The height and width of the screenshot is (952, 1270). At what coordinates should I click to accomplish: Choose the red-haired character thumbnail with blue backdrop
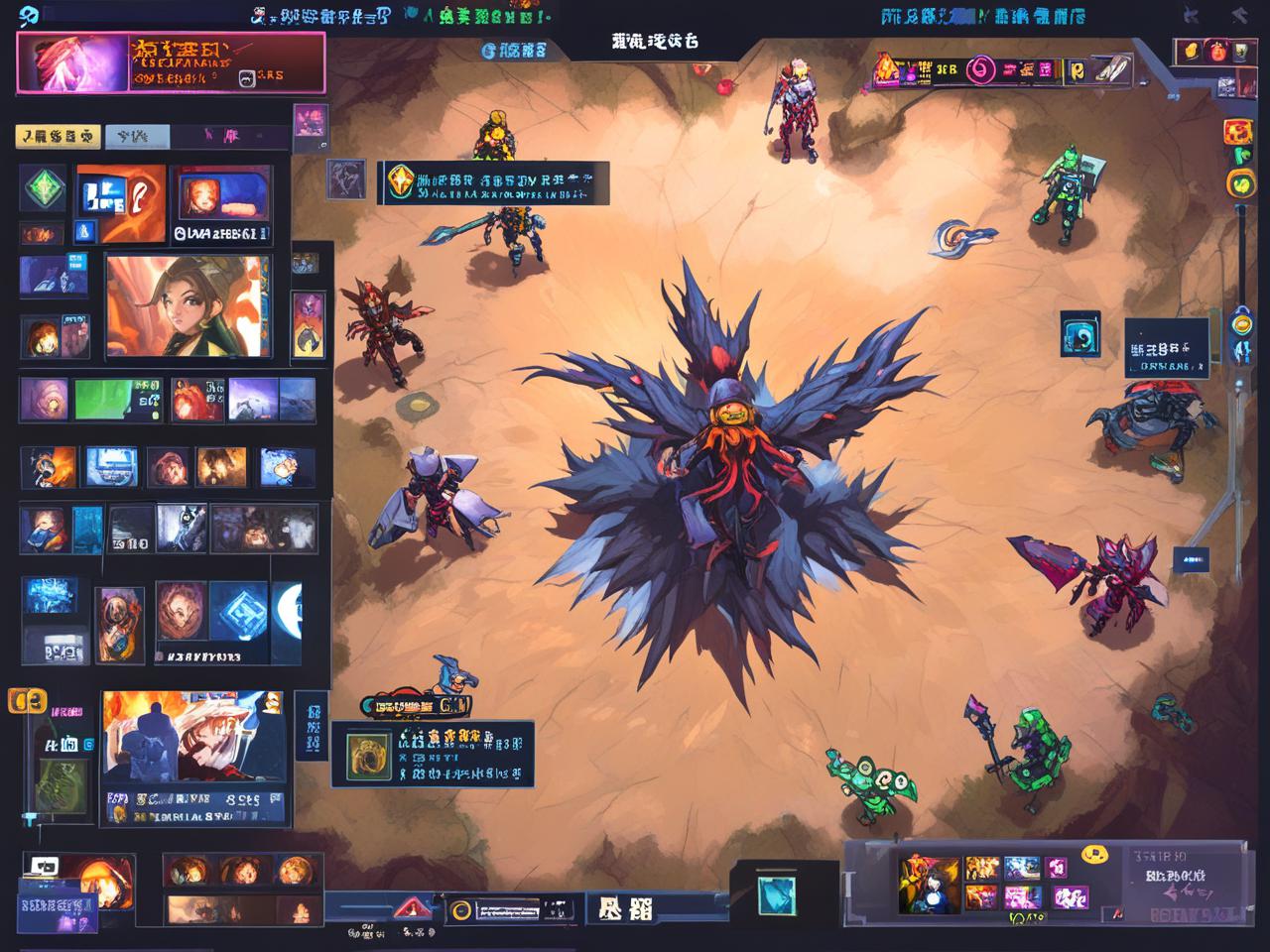[222, 194]
